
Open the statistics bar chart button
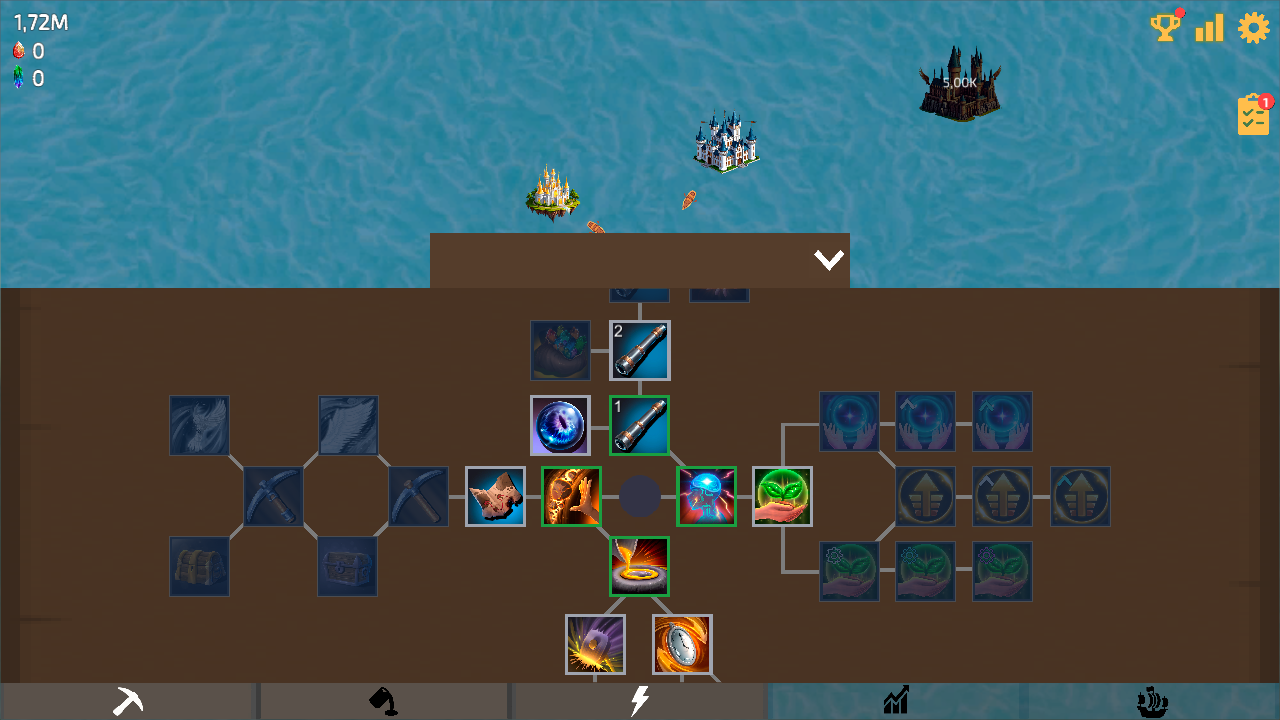1209,28
